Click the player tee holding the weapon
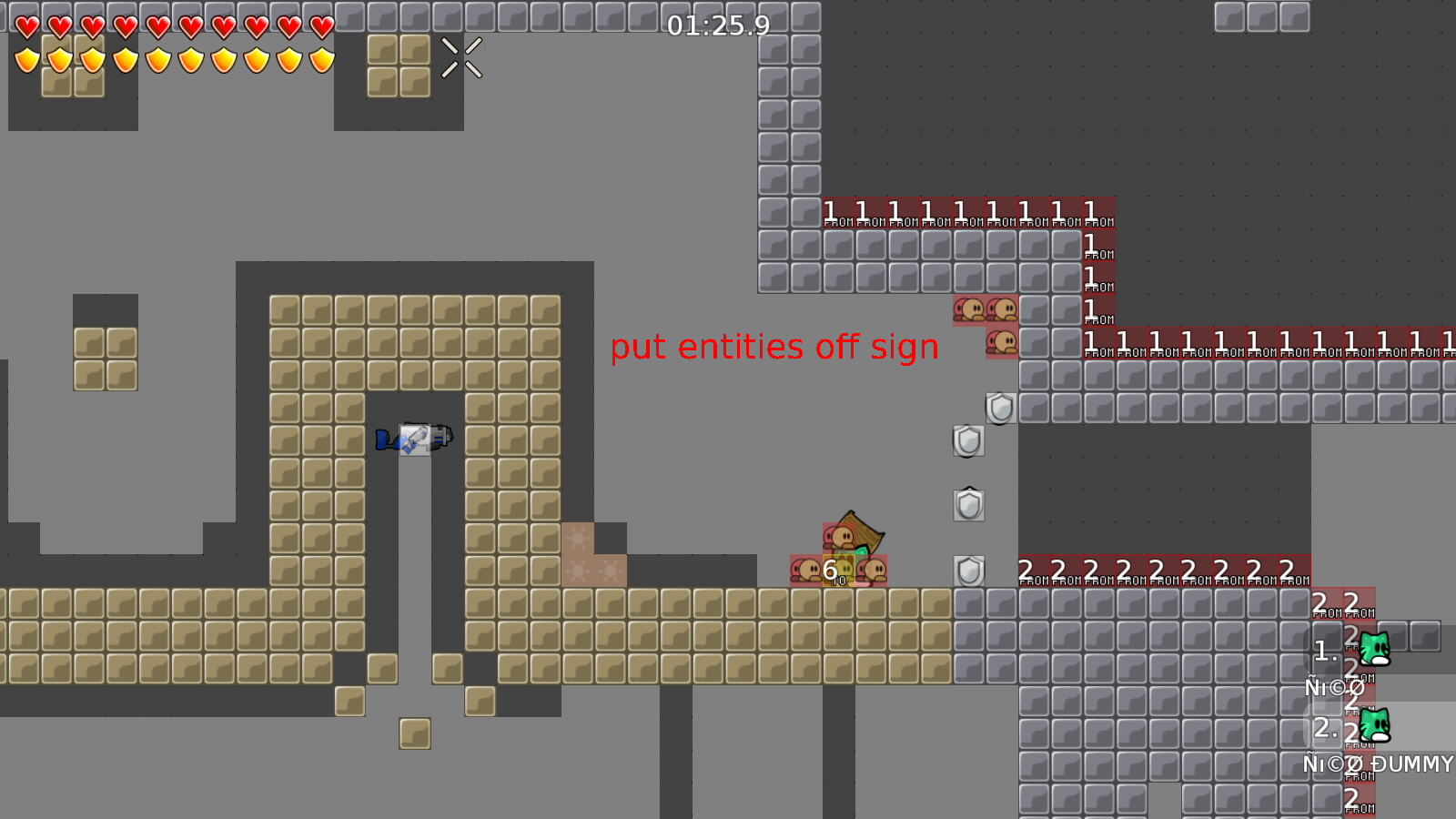 (414, 440)
